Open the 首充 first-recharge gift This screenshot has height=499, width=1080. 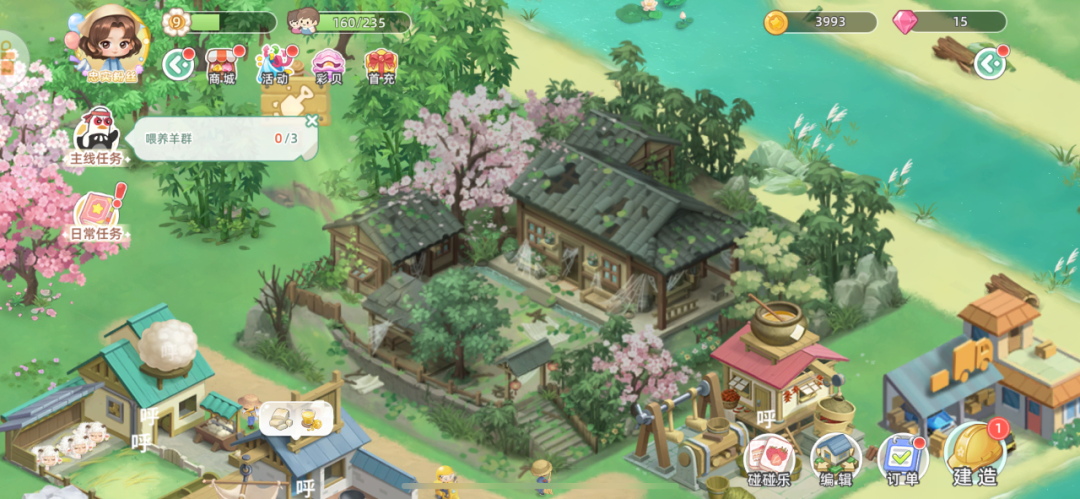380,65
